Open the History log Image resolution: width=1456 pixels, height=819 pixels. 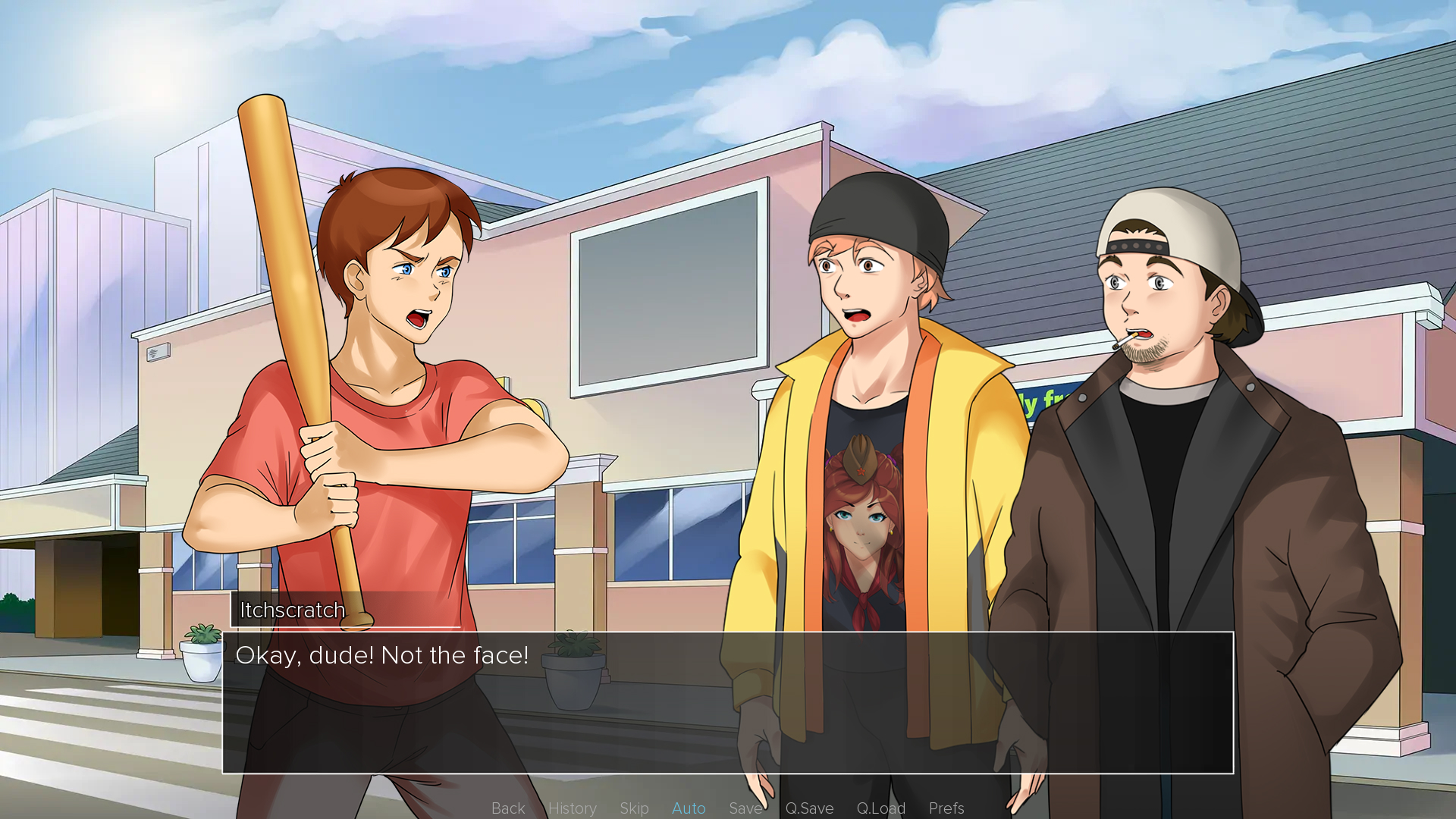click(573, 808)
